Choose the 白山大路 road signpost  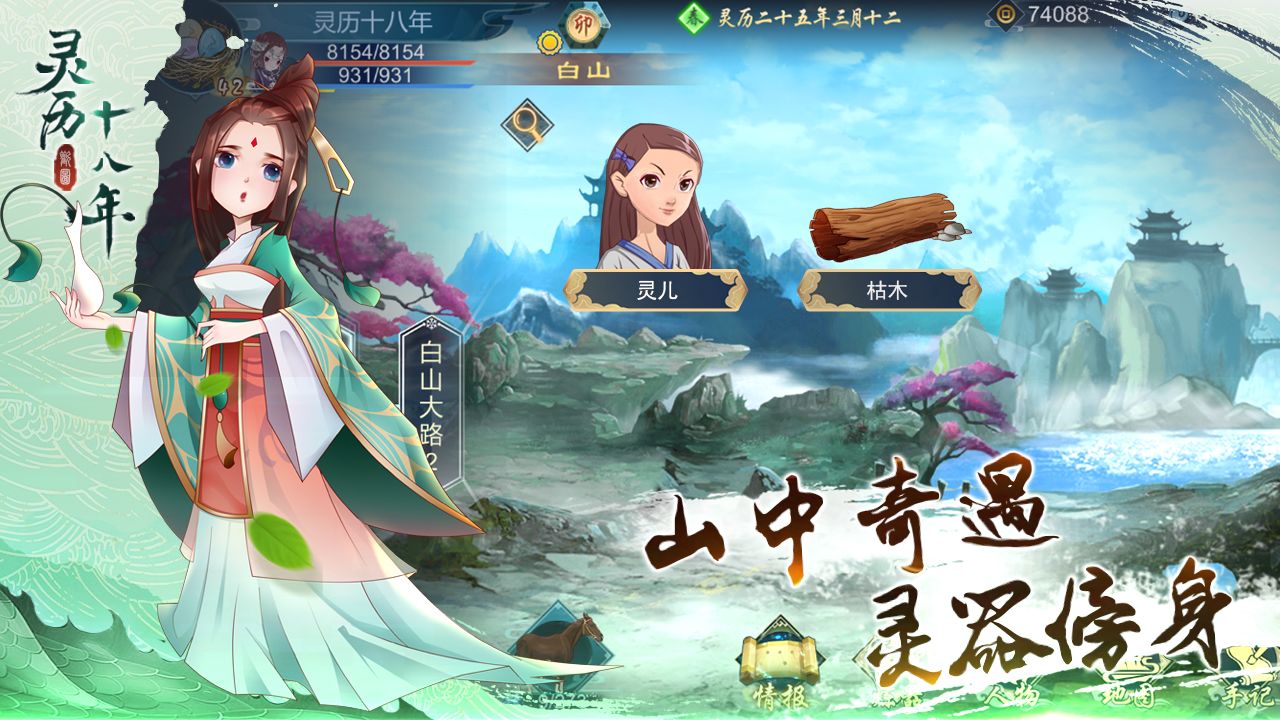pyautogui.click(x=431, y=400)
